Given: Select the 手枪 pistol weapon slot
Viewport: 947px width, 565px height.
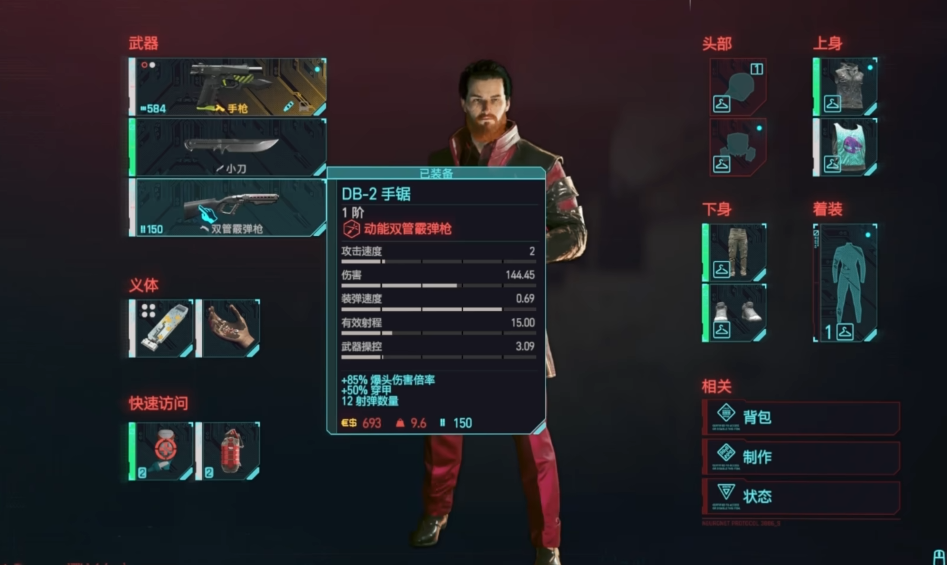Looking at the screenshot, I should pyautogui.click(x=228, y=86).
